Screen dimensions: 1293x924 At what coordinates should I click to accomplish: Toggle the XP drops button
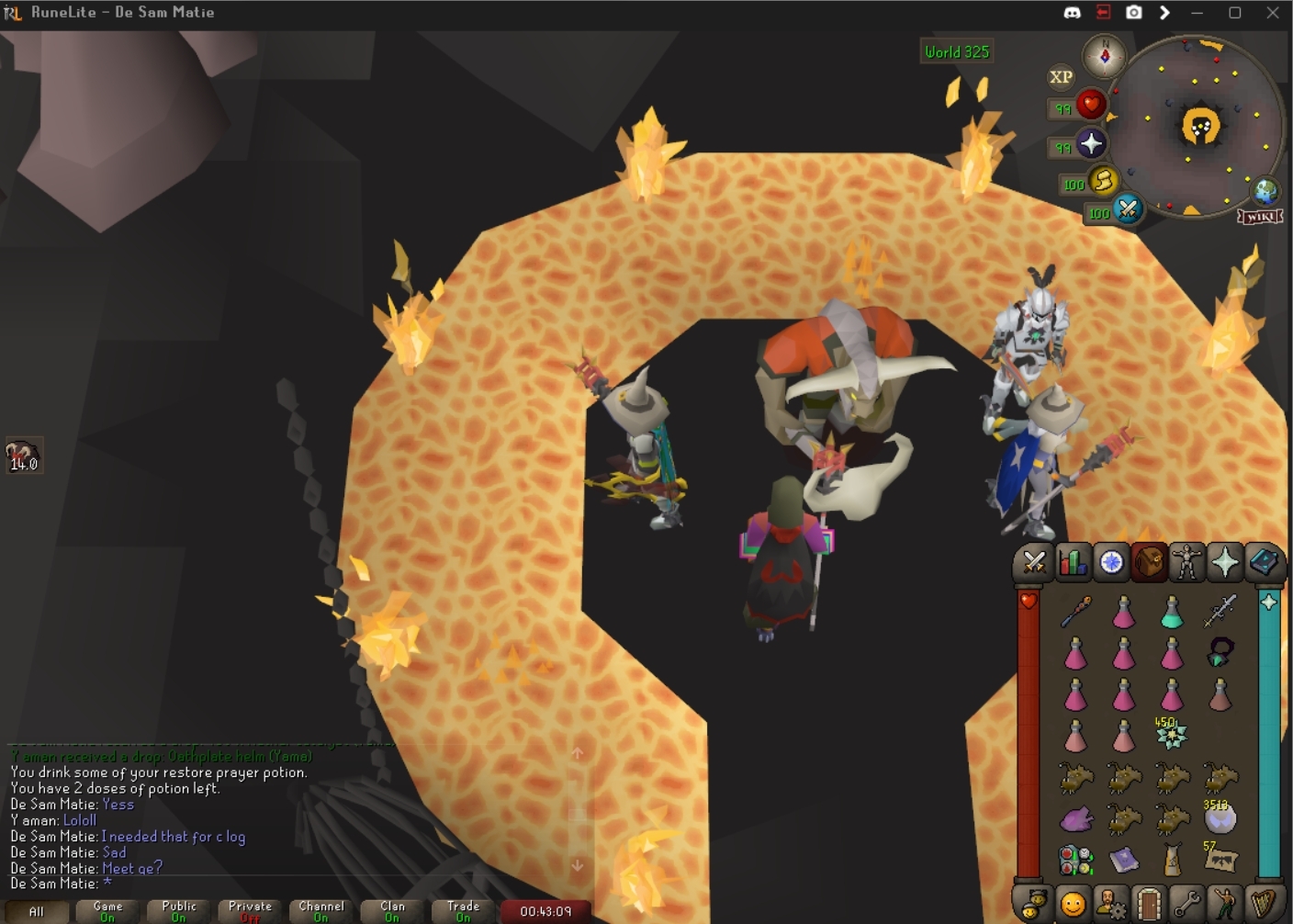(1061, 77)
